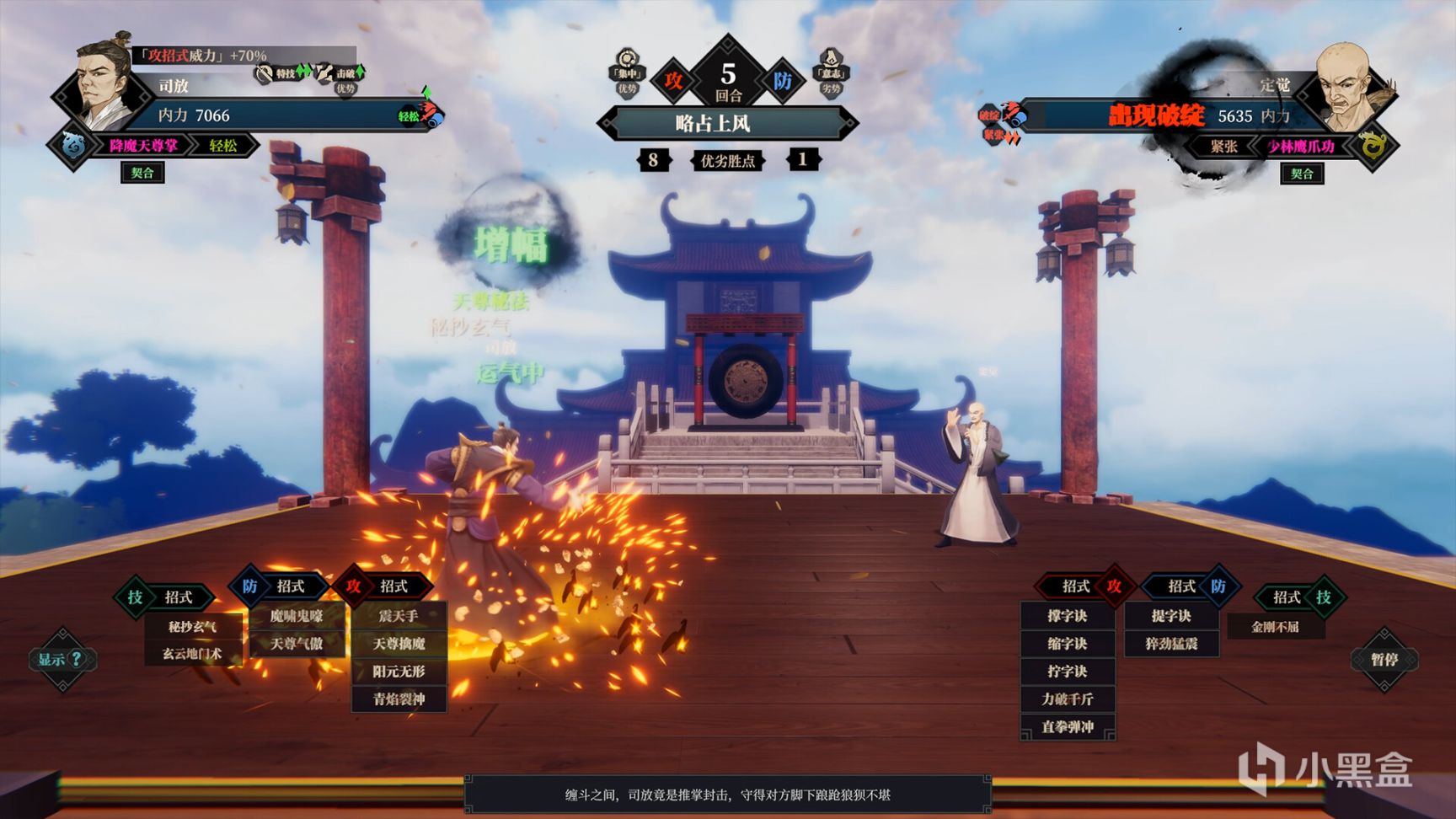The width and height of the screenshot is (1456, 819).
Task: Click the 降魔天尊掌 martial art label
Action: point(143,146)
